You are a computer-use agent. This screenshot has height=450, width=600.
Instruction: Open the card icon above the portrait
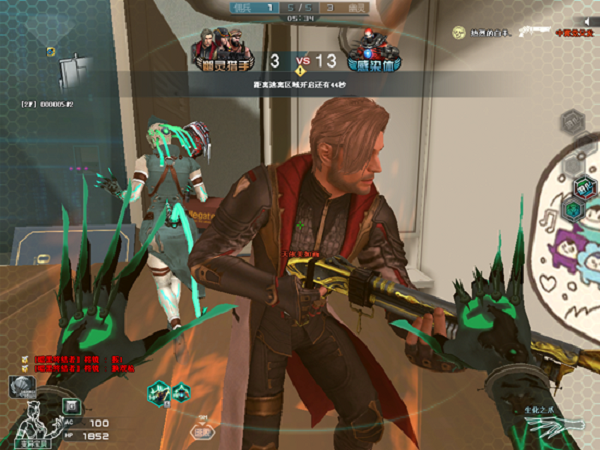tap(18, 381)
